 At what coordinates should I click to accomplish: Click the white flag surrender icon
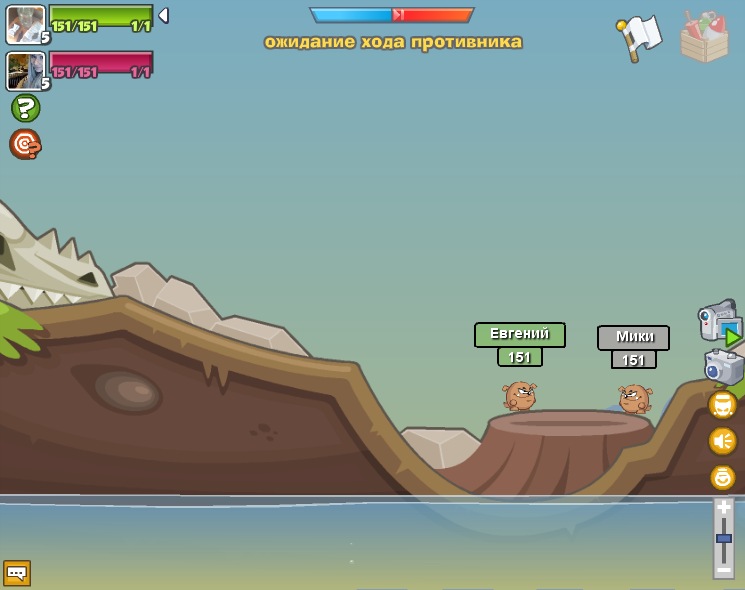click(639, 37)
